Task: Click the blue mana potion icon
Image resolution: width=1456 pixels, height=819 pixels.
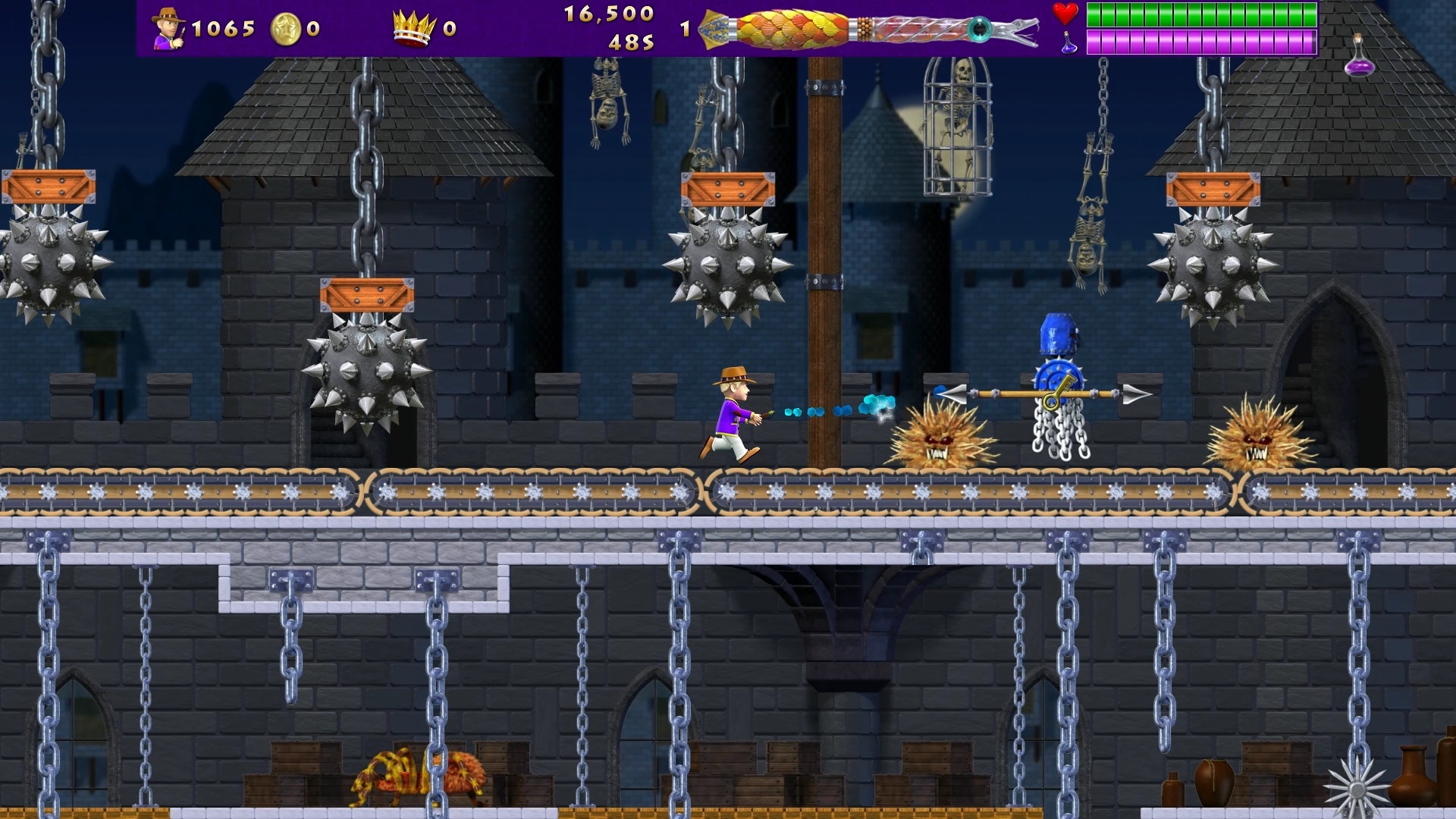Action: [x=1068, y=43]
